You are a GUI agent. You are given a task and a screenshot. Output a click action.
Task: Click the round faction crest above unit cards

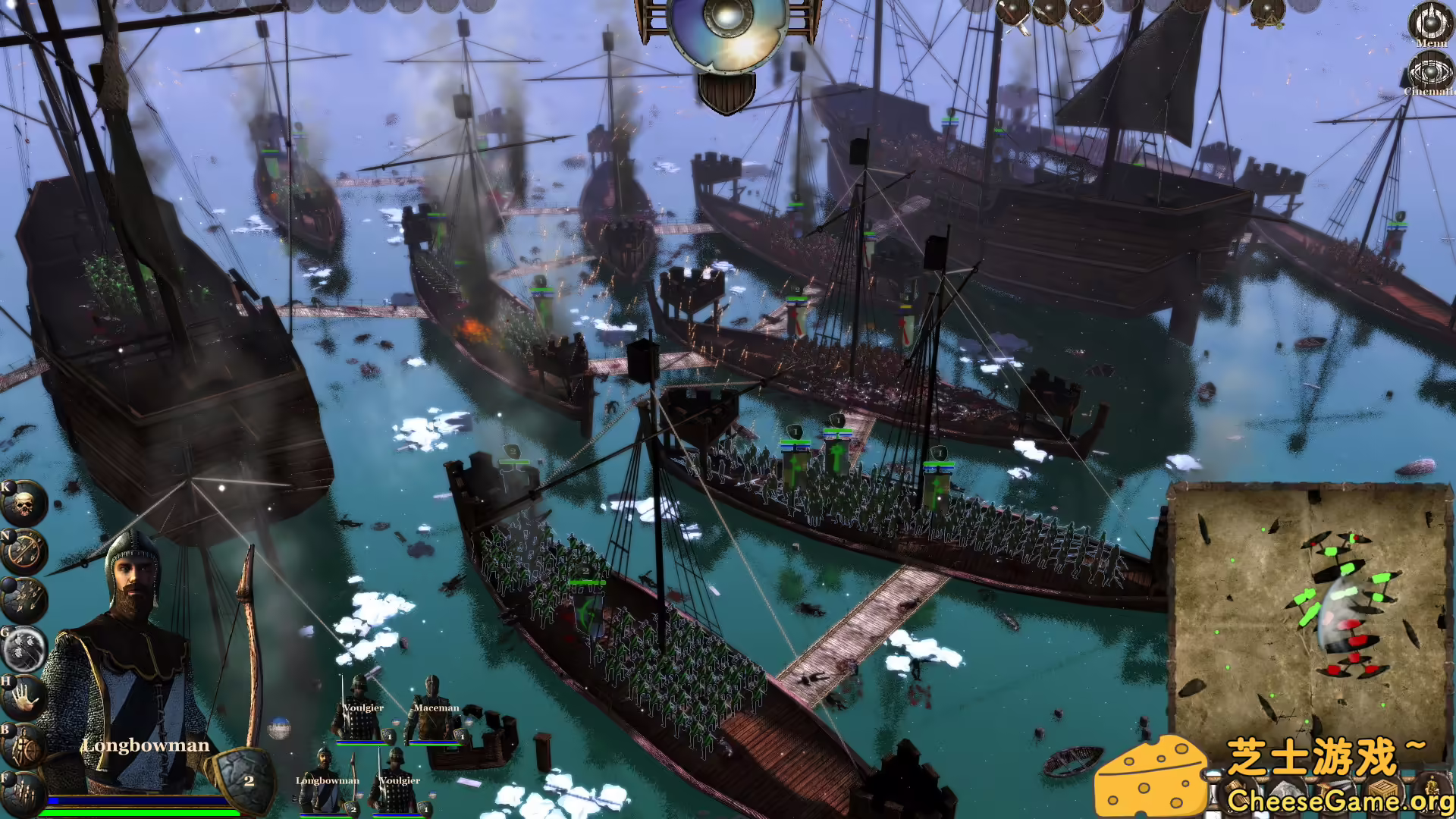tap(280, 726)
